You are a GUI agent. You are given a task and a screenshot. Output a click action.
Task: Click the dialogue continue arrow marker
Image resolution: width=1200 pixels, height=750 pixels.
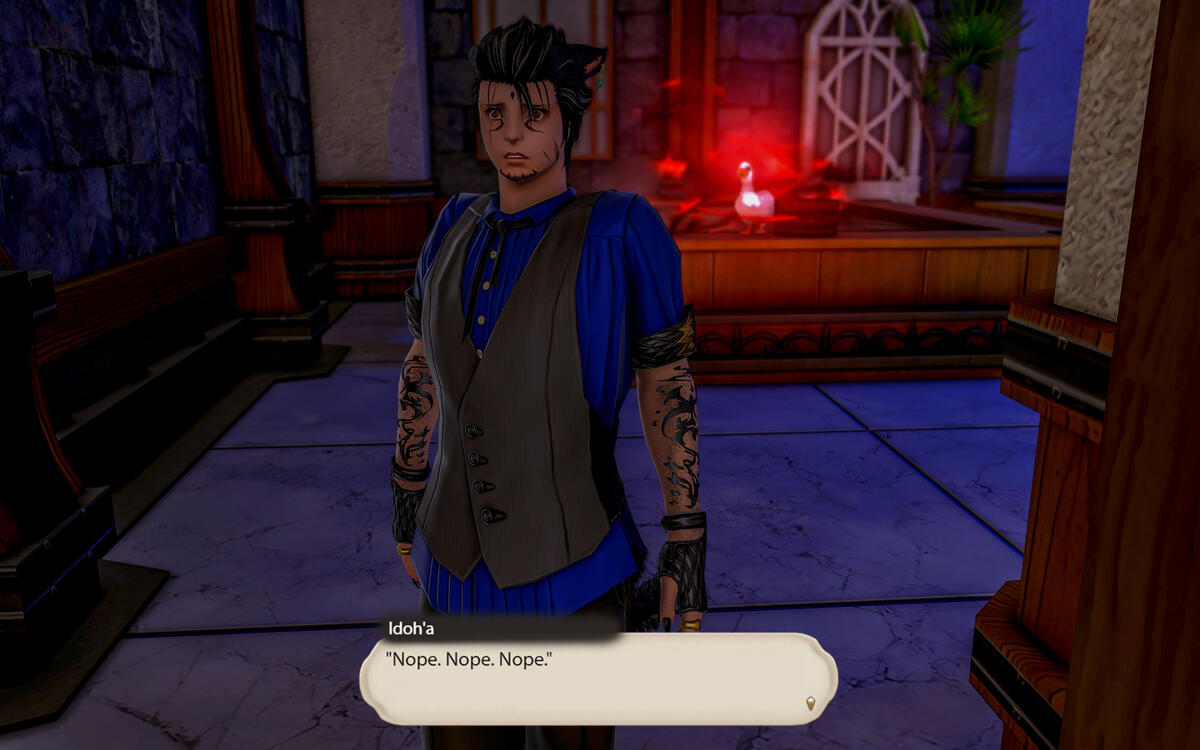click(x=810, y=703)
